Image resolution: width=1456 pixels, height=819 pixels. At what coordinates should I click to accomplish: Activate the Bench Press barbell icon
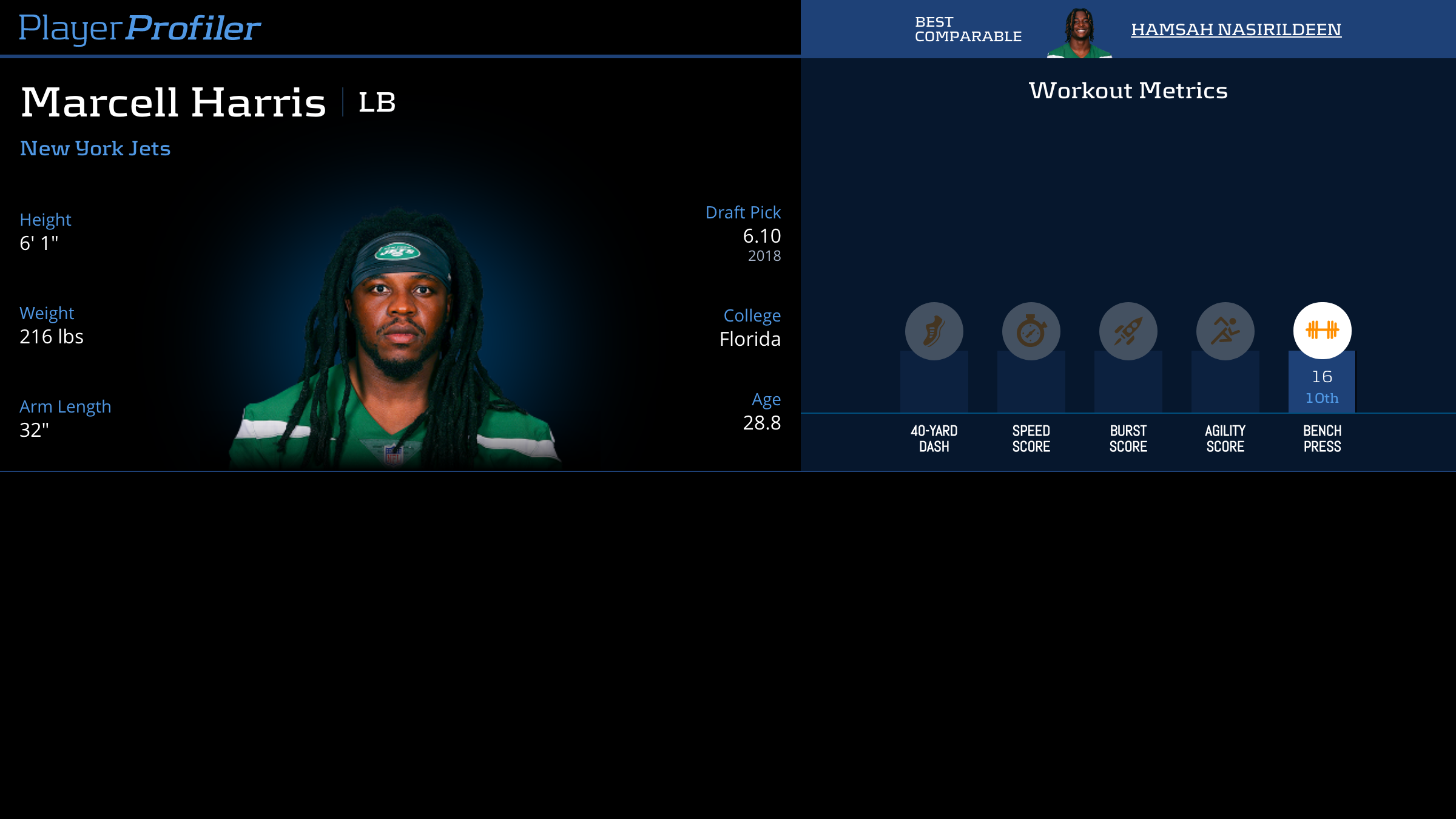point(1322,331)
